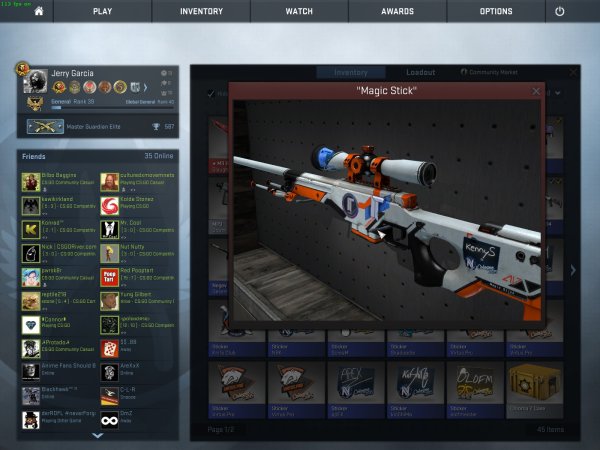The image size is (600, 450).
Task: Open the AWARDS menu
Action: 397,11
